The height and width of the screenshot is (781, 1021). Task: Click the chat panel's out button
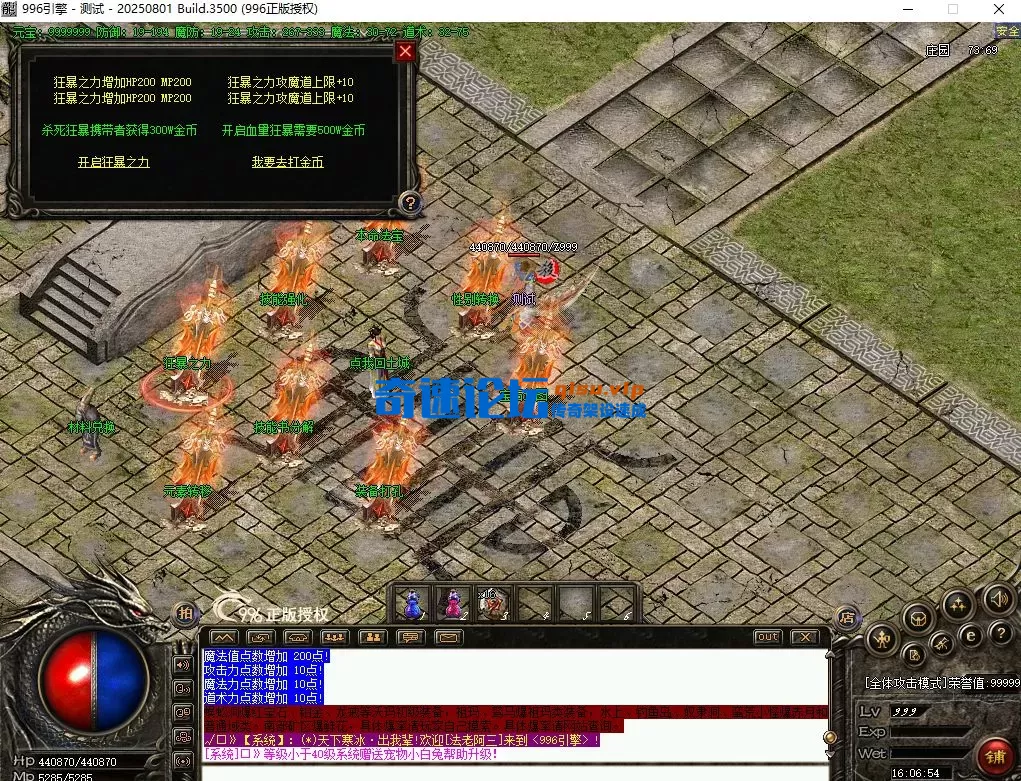coord(767,636)
